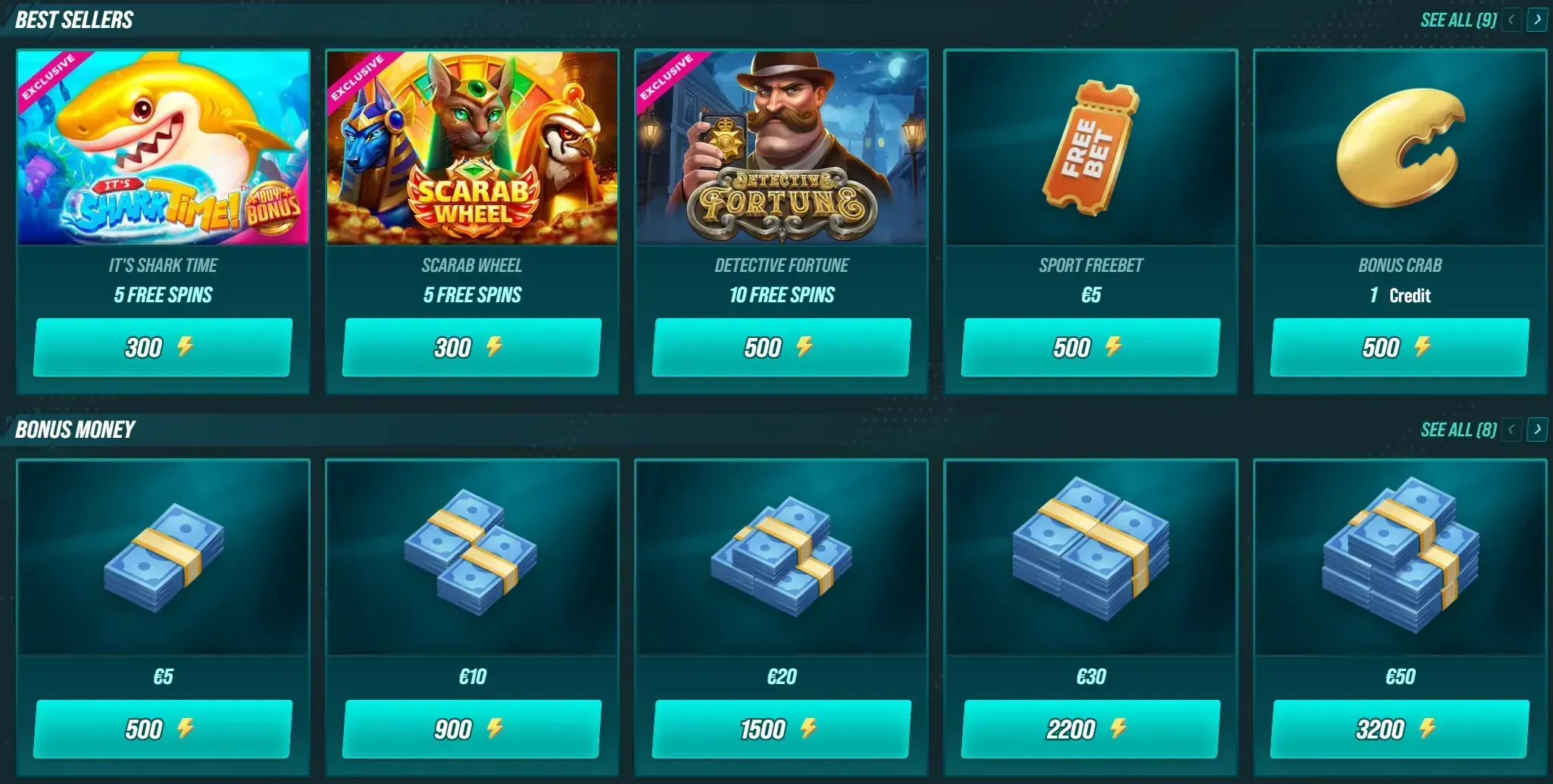Purchase the Sport Freebet for 500
Viewport: 1553px width, 784px height.
tap(1089, 348)
